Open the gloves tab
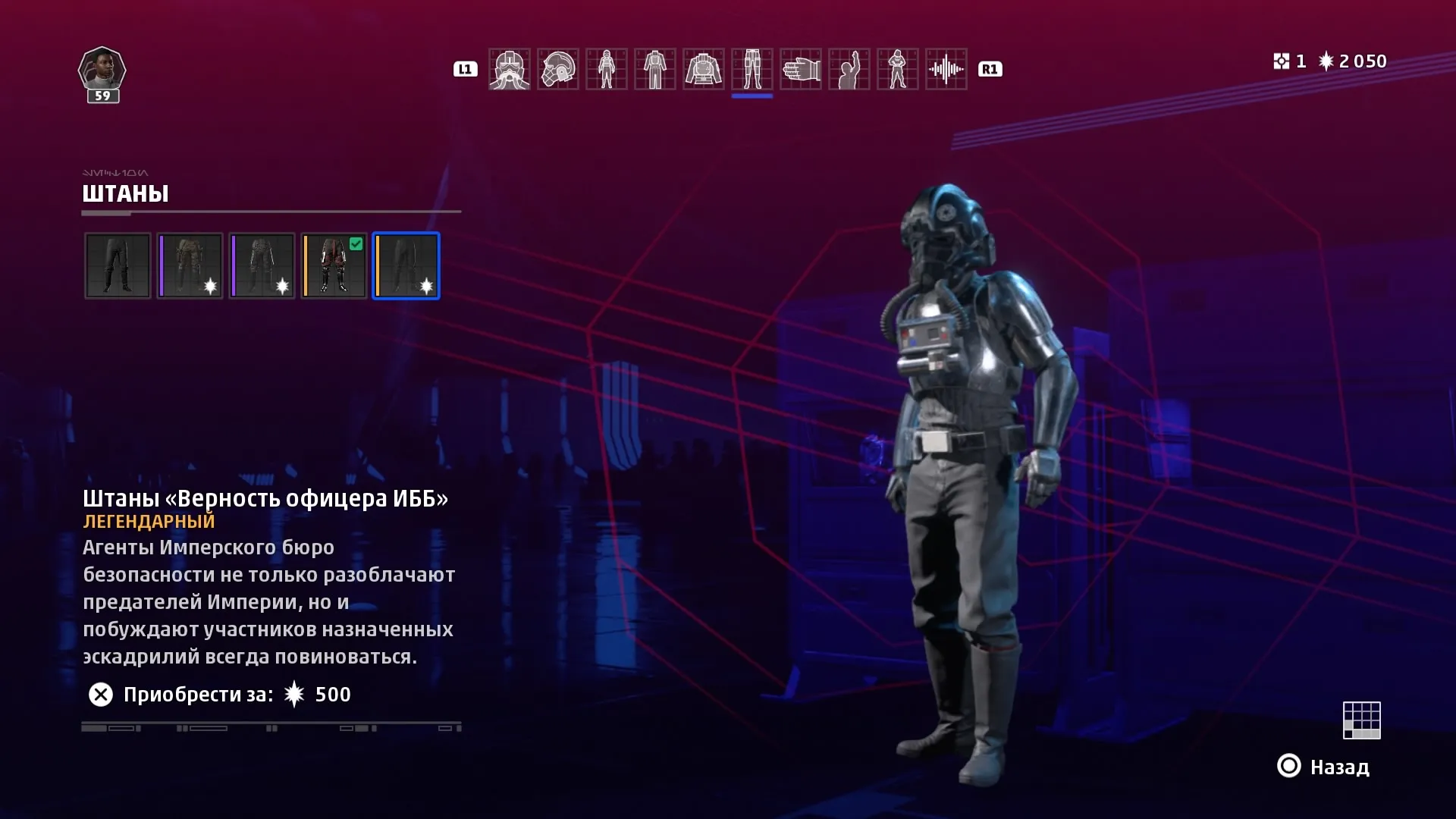The width and height of the screenshot is (1456, 819). tap(800, 69)
